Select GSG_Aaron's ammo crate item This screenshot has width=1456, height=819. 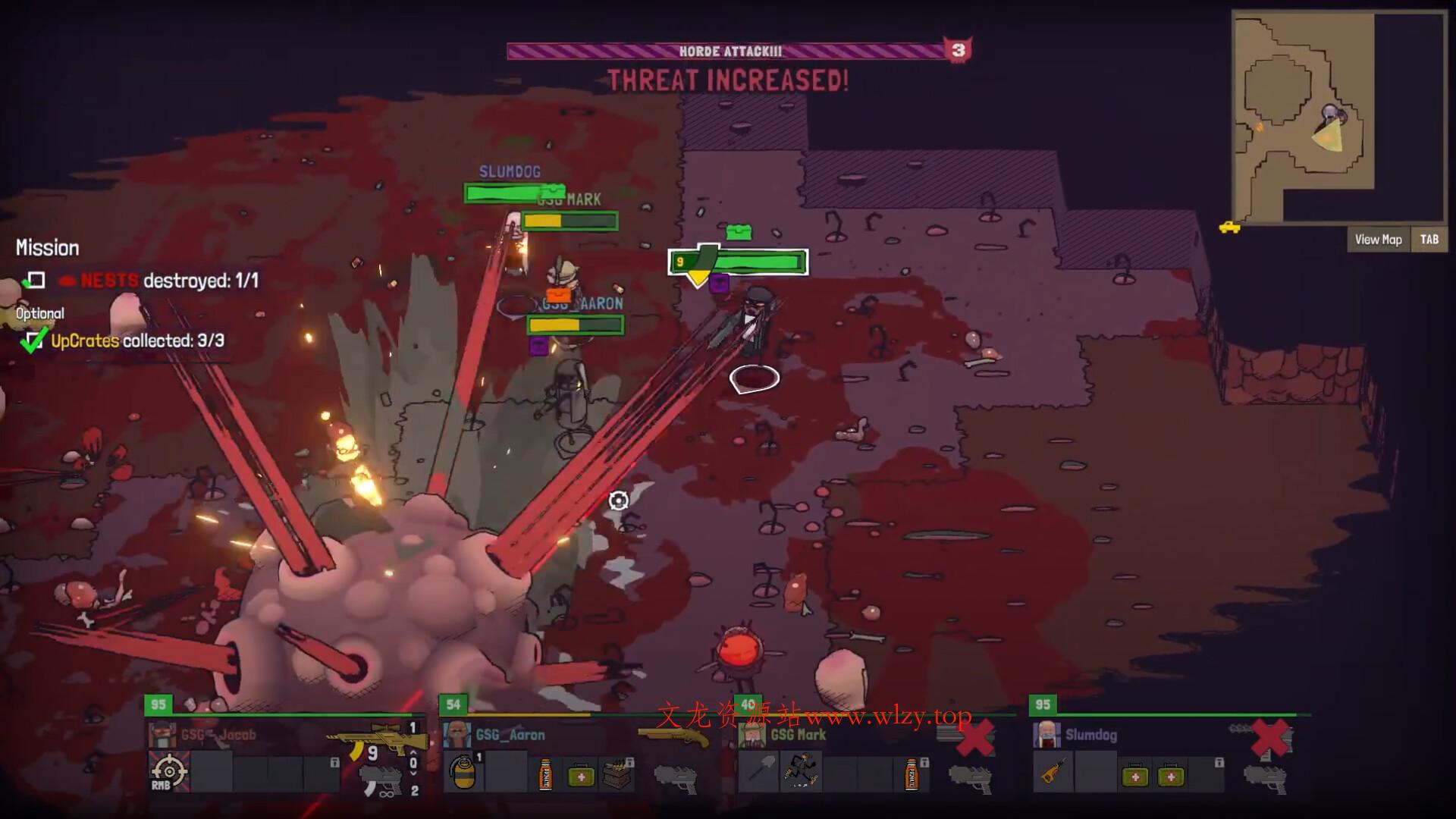pos(617,775)
